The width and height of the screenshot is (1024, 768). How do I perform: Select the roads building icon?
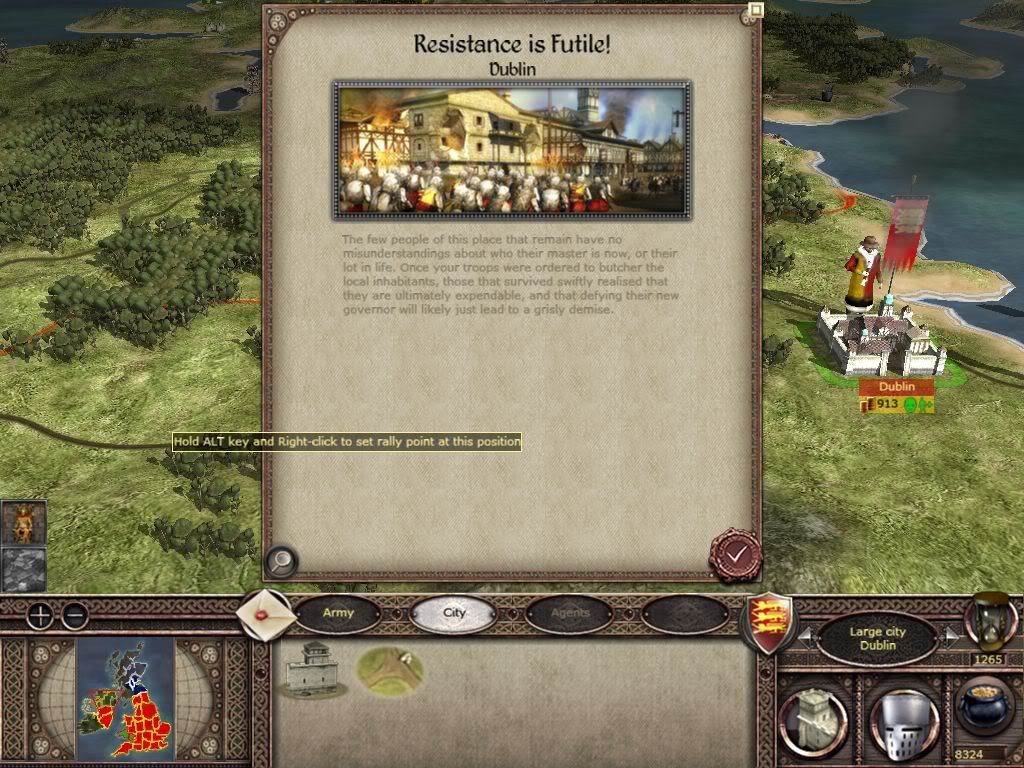[x=390, y=669]
